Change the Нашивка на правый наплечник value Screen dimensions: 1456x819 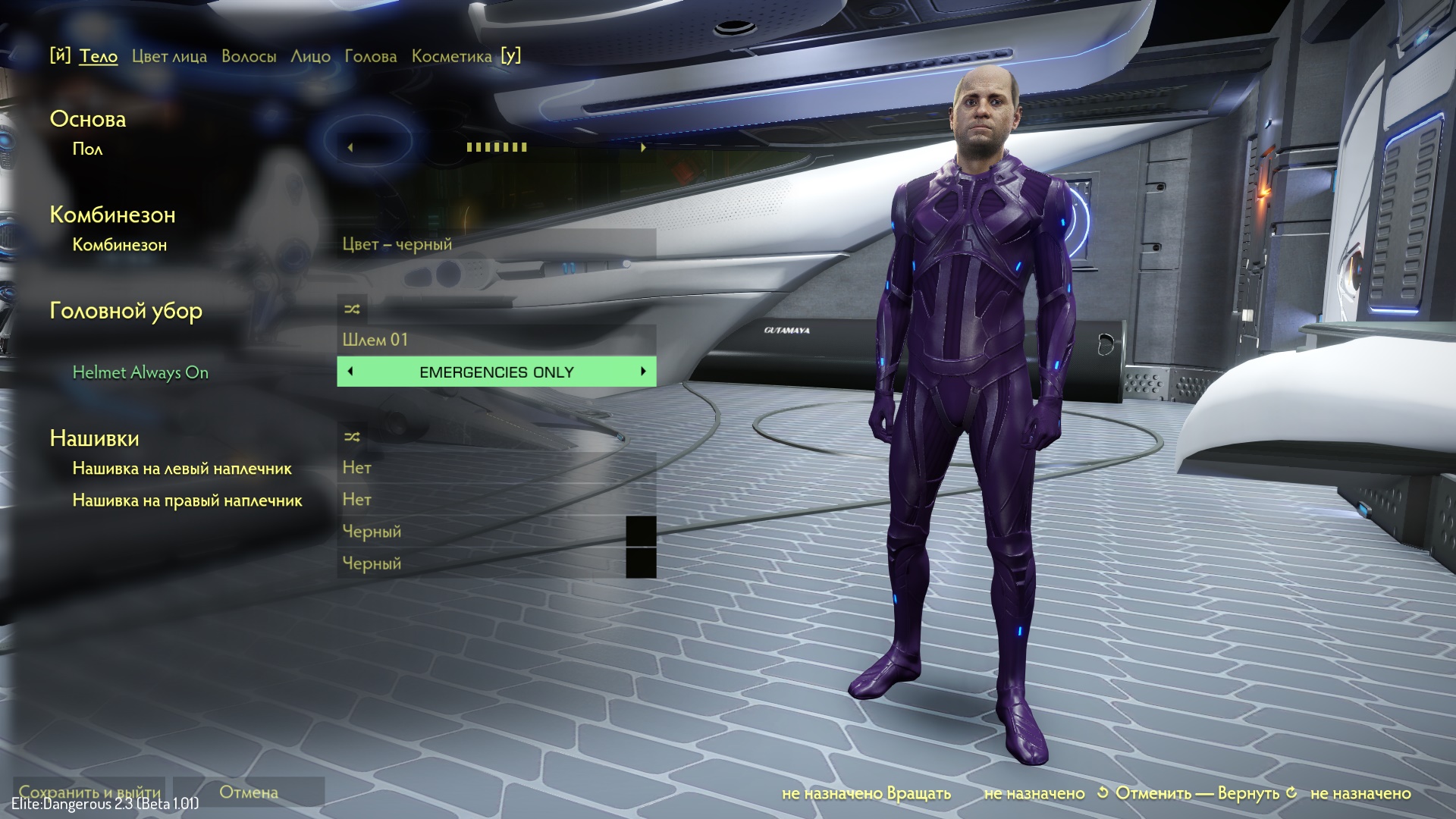496,500
